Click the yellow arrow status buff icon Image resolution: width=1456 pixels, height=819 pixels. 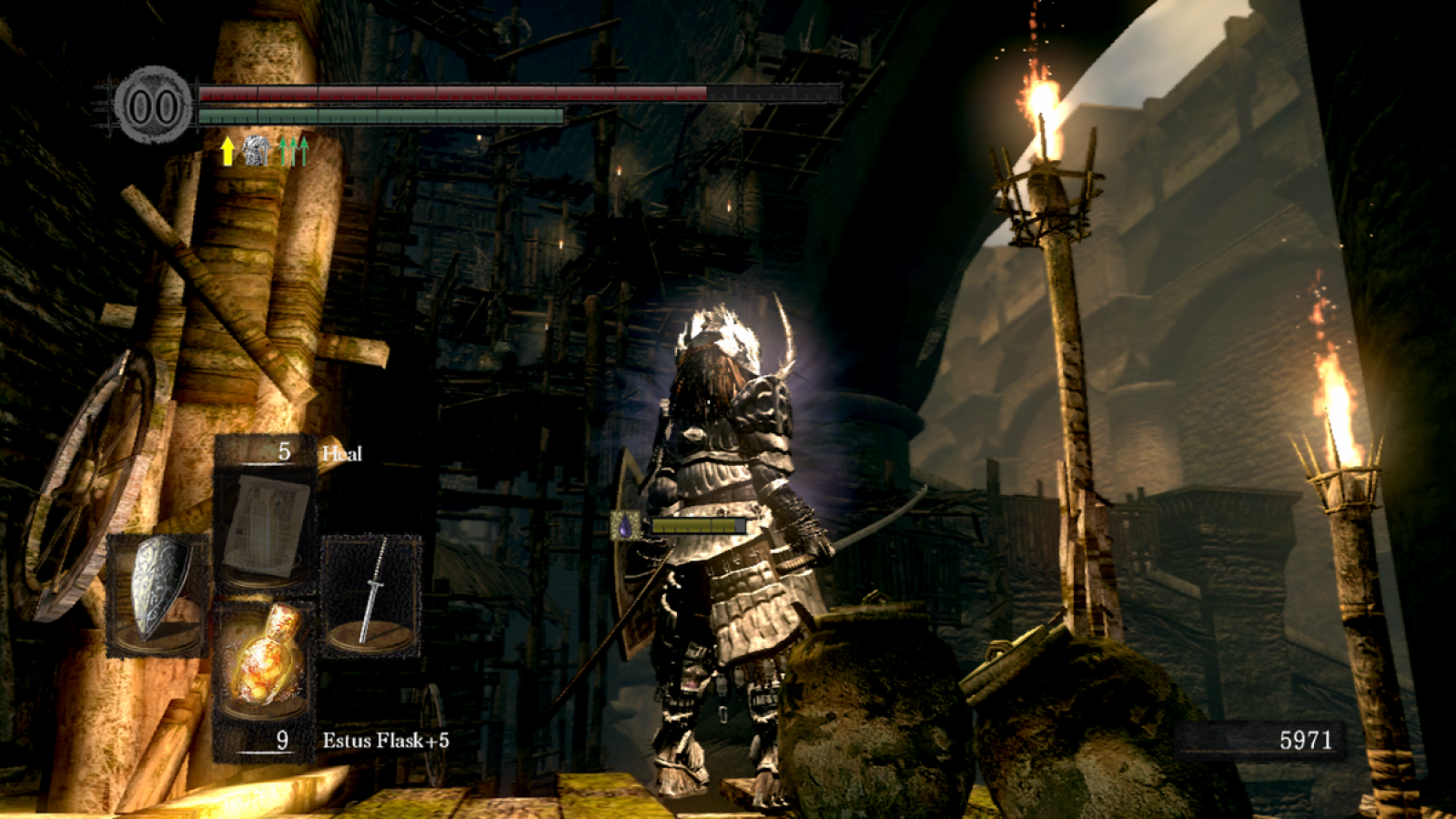click(x=227, y=151)
